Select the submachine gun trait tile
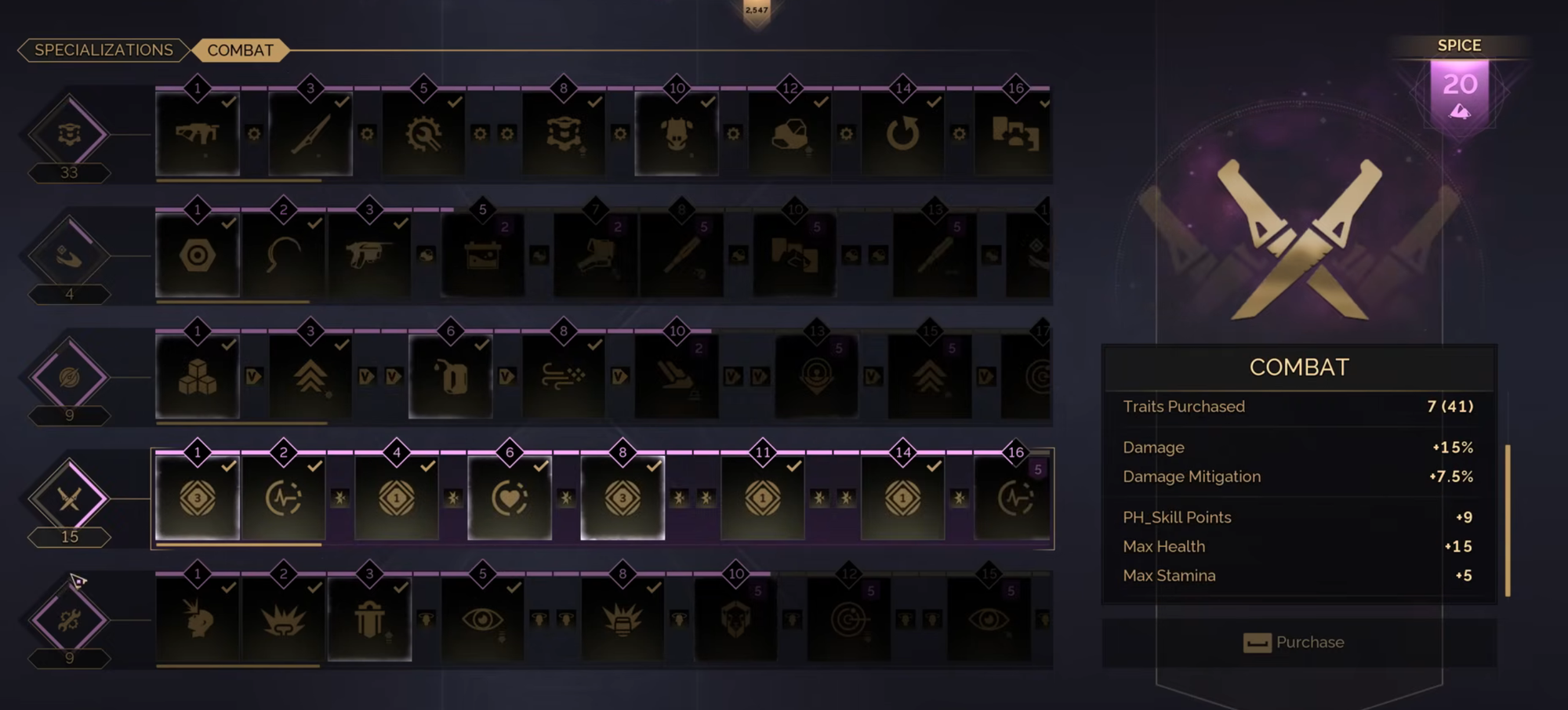 tap(198, 134)
